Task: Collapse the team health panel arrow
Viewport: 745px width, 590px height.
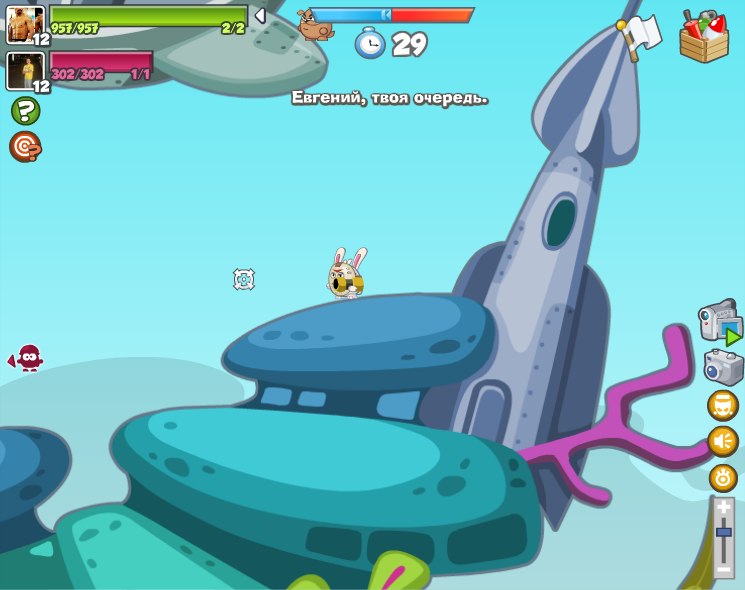Action: click(x=260, y=16)
